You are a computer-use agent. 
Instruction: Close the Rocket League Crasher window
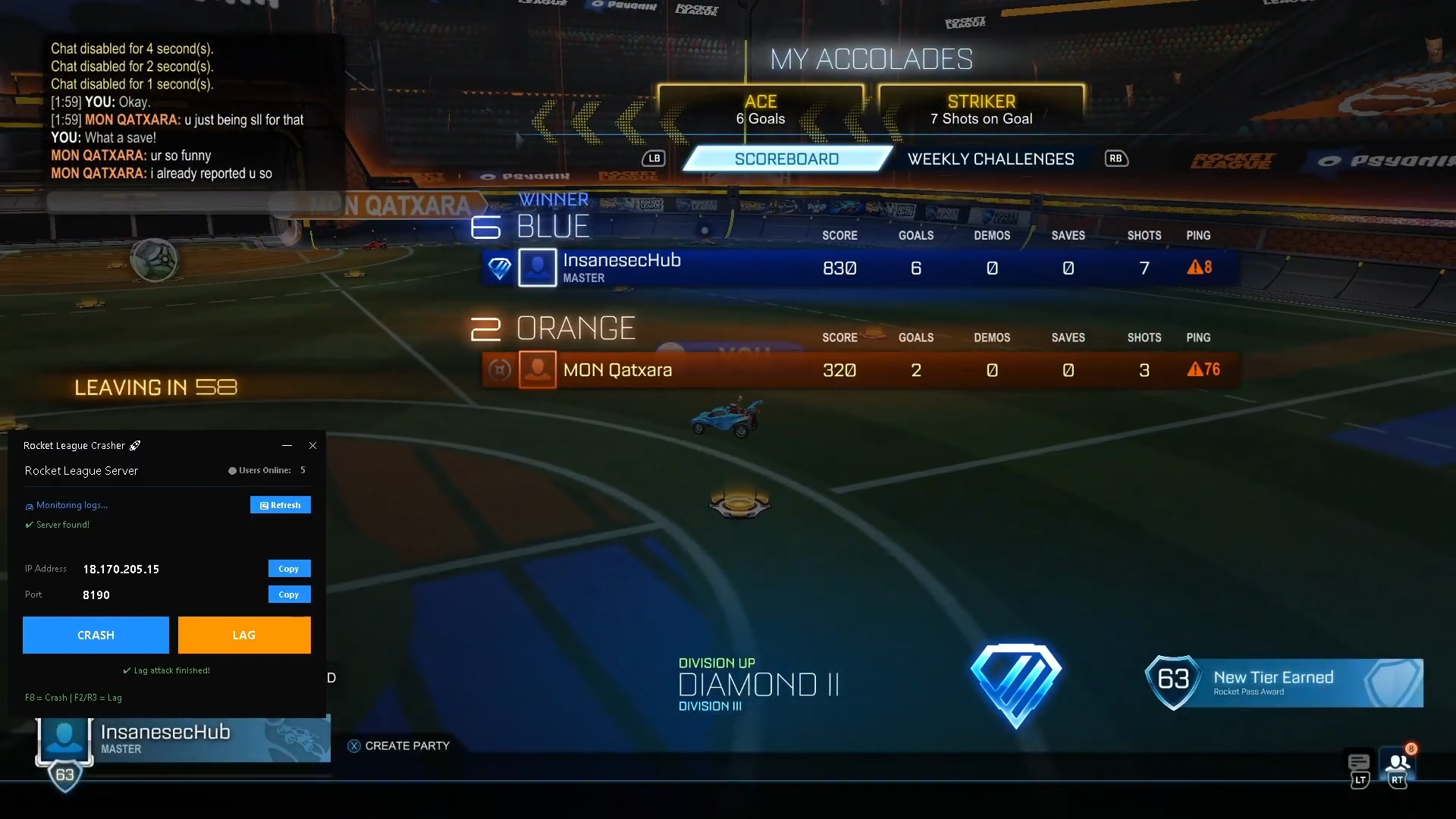coord(312,446)
